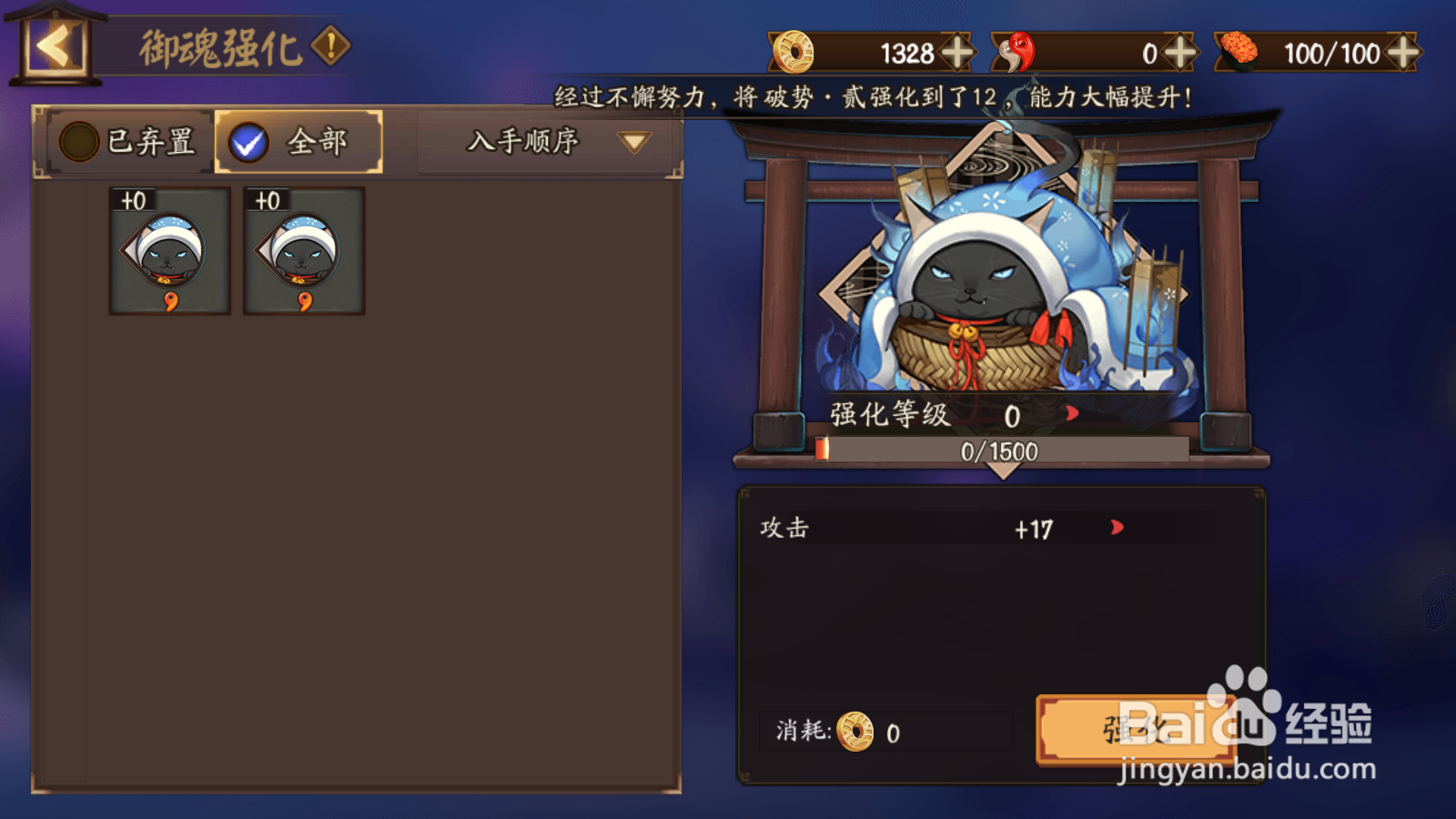Select the first +0 soul thumbnail
Screen dimensions: 1456x819
[168, 253]
